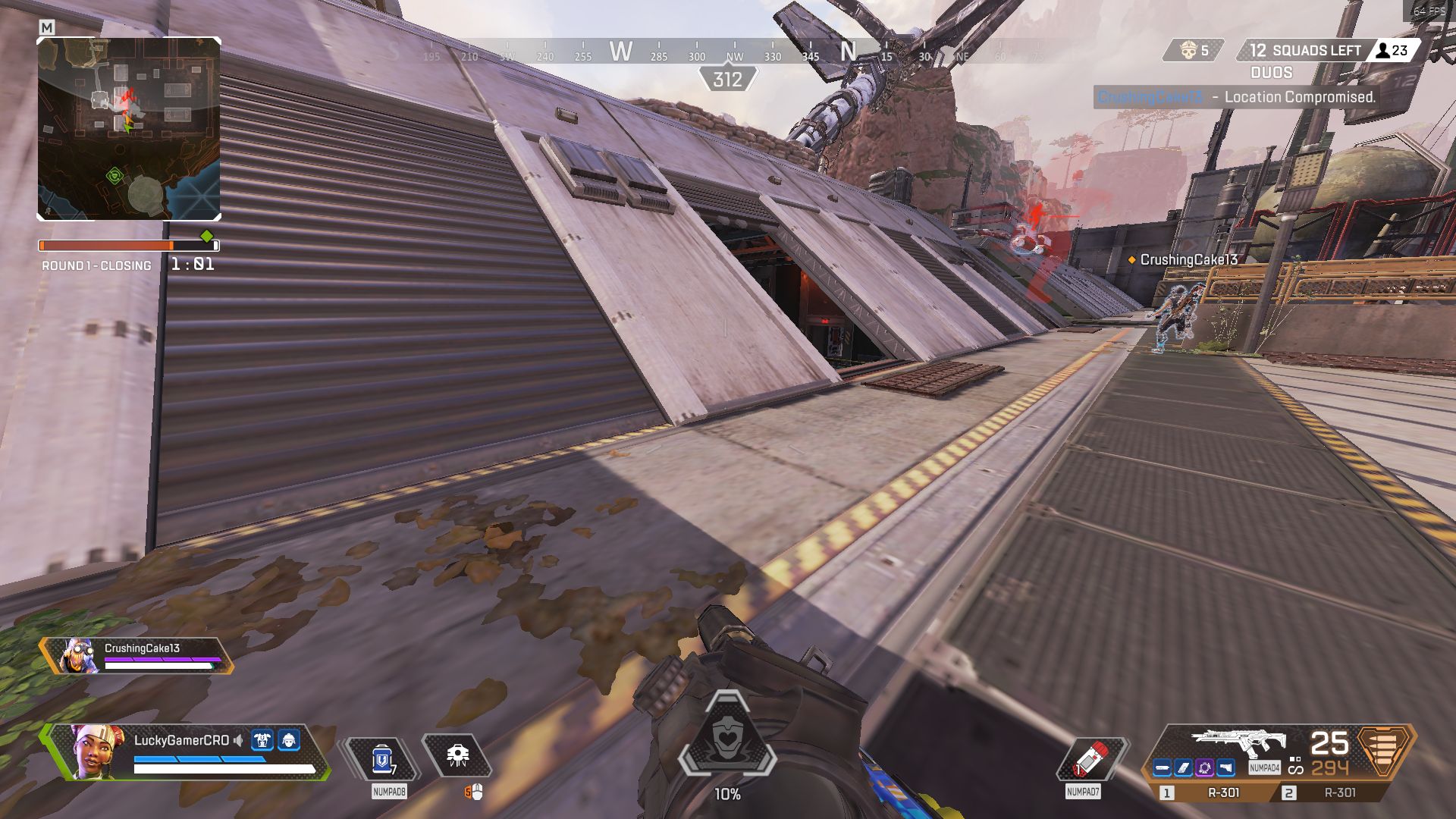Select the stock attachment icon
This screenshot has height=819, width=1456.
coord(1225,768)
